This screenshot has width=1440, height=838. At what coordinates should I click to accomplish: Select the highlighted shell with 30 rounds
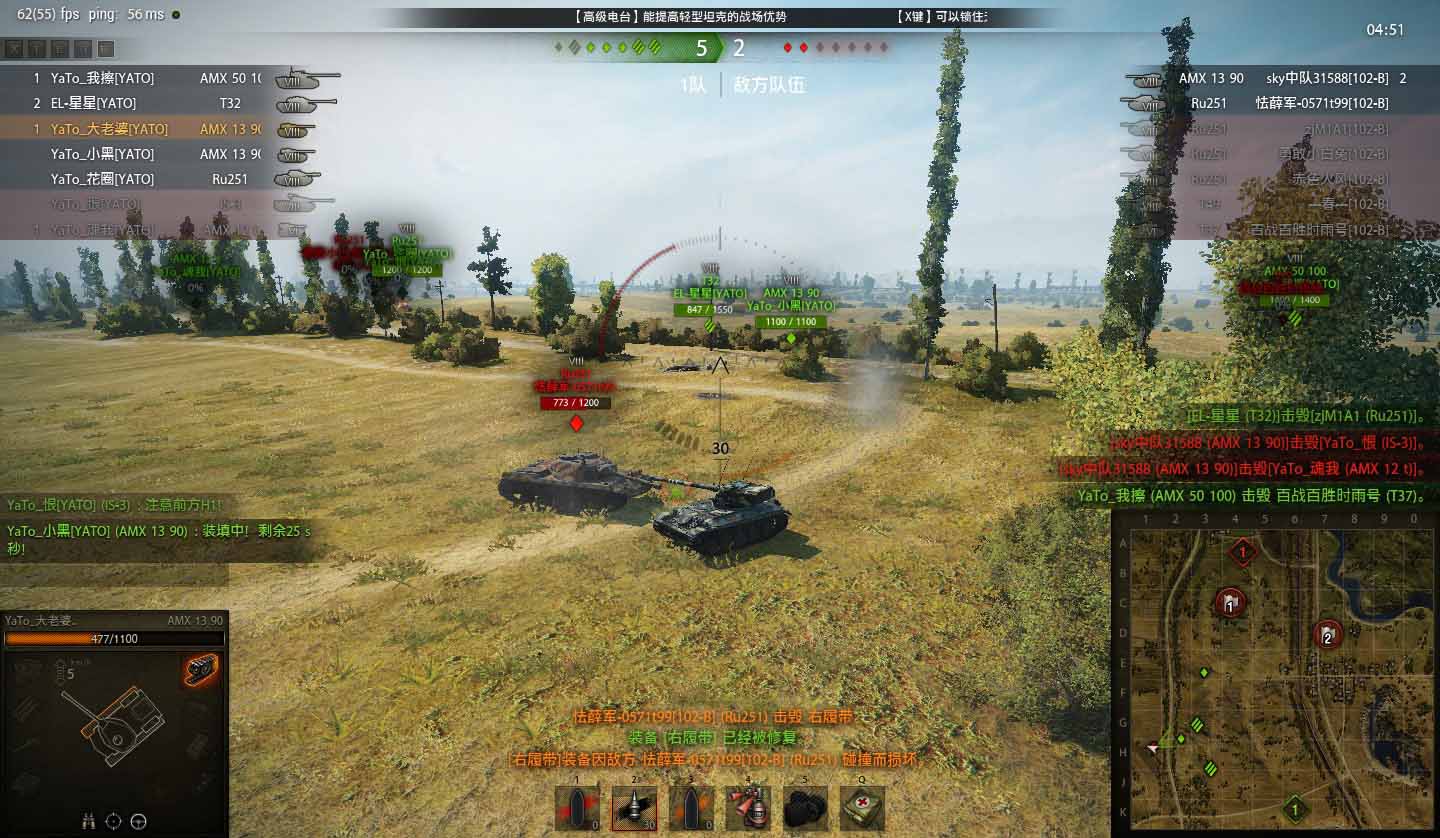634,808
